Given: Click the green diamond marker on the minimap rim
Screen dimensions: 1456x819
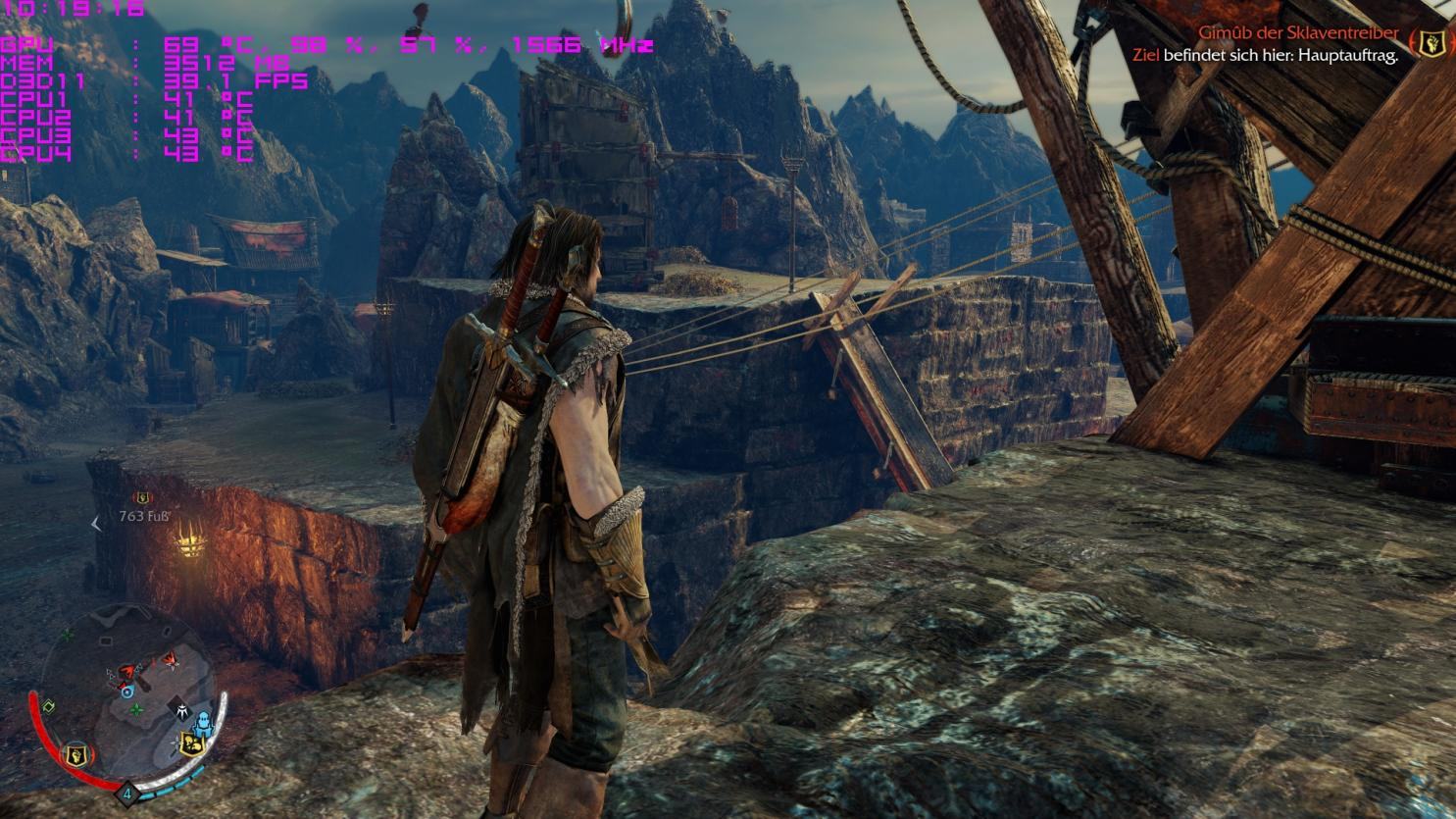Looking at the screenshot, I should (x=50, y=706).
